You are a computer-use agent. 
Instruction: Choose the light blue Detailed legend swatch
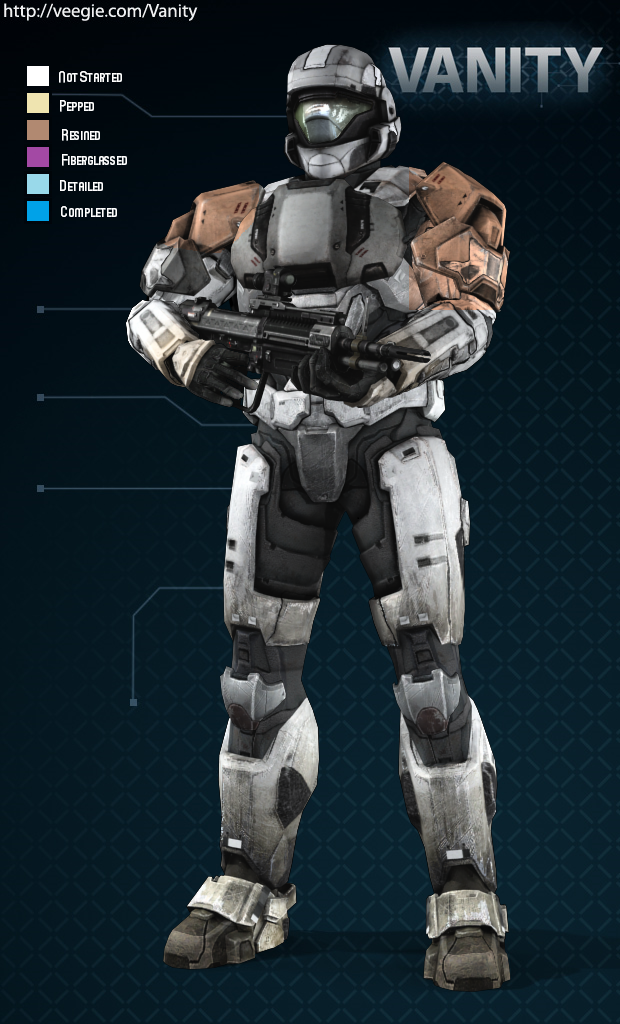pyautogui.click(x=38, y=184)
